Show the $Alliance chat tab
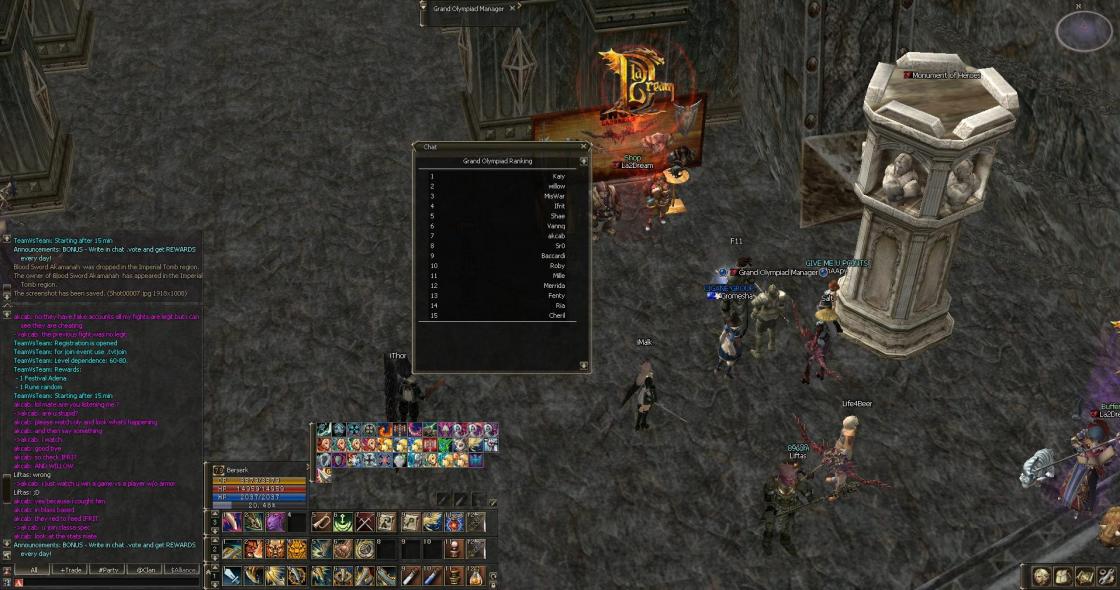 click(x=182, y=570)
